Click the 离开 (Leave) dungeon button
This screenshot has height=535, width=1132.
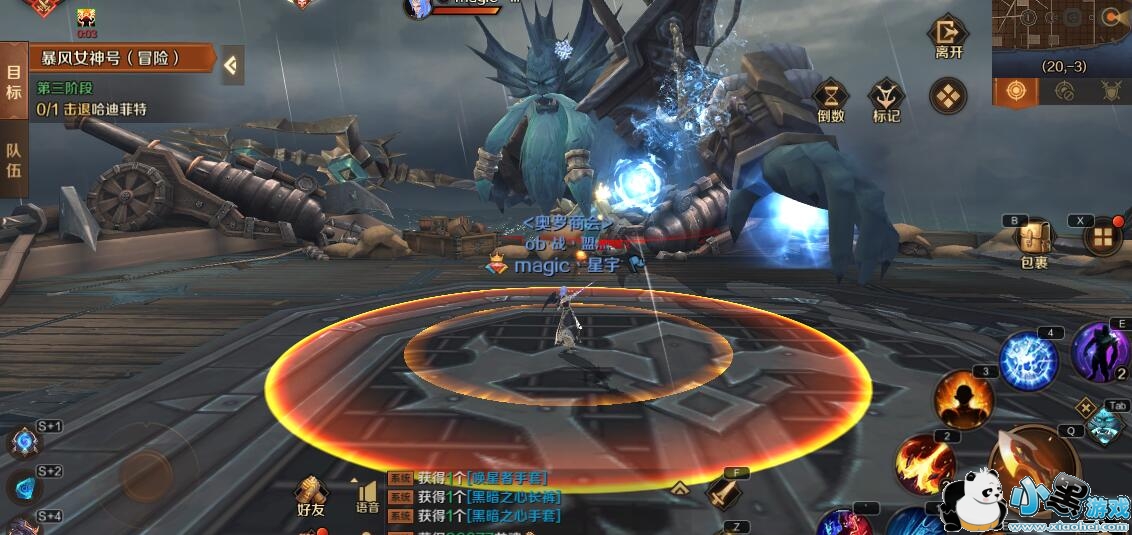(947, 38)
